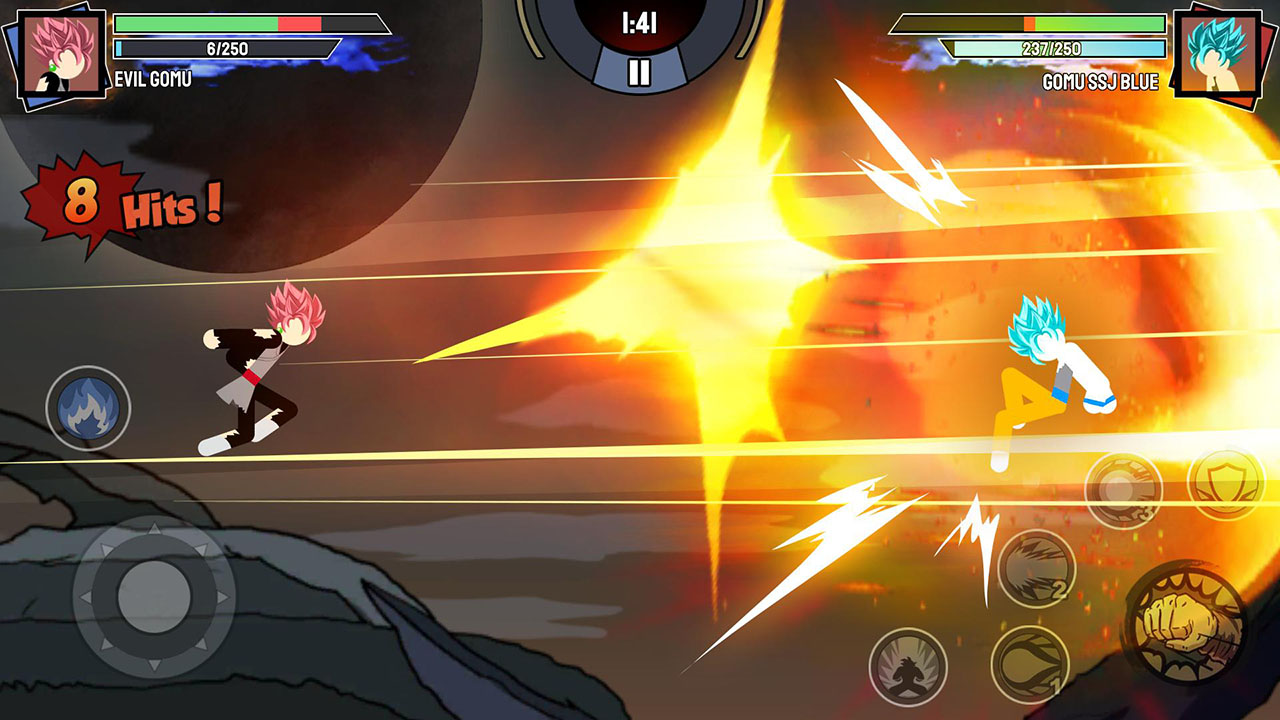Use the ki blast skill with 2 charges

tap(1036, 568)
